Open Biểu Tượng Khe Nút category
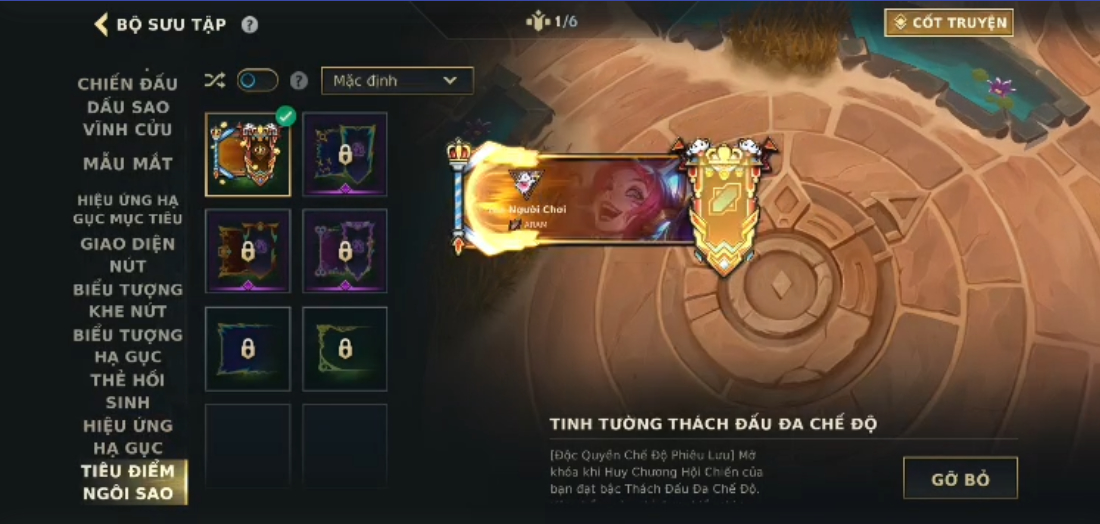1100x524 pixels. pos(128,300)
